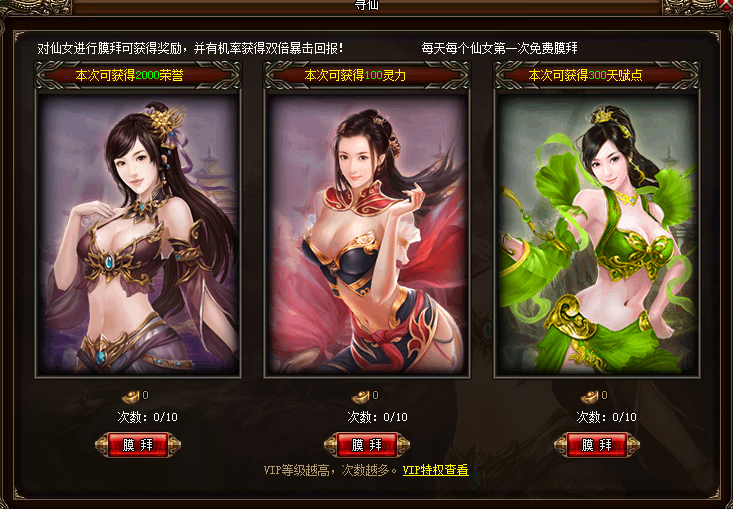This screenshot has height=509, width=733.
Task: Worship the fairy granting 100 灵力
Action: point(367,445)
